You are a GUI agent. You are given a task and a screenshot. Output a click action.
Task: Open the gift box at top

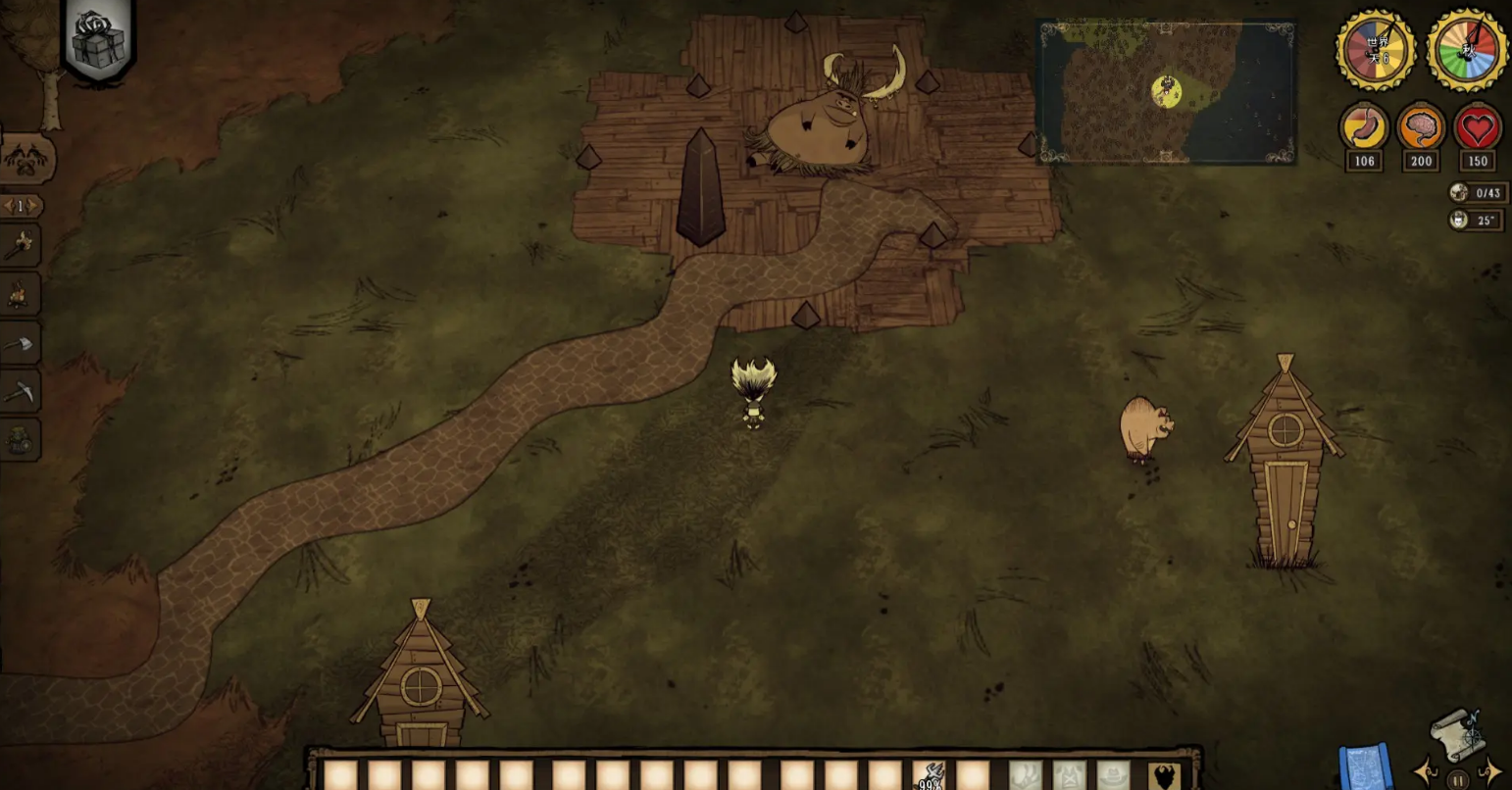[99, 40]
